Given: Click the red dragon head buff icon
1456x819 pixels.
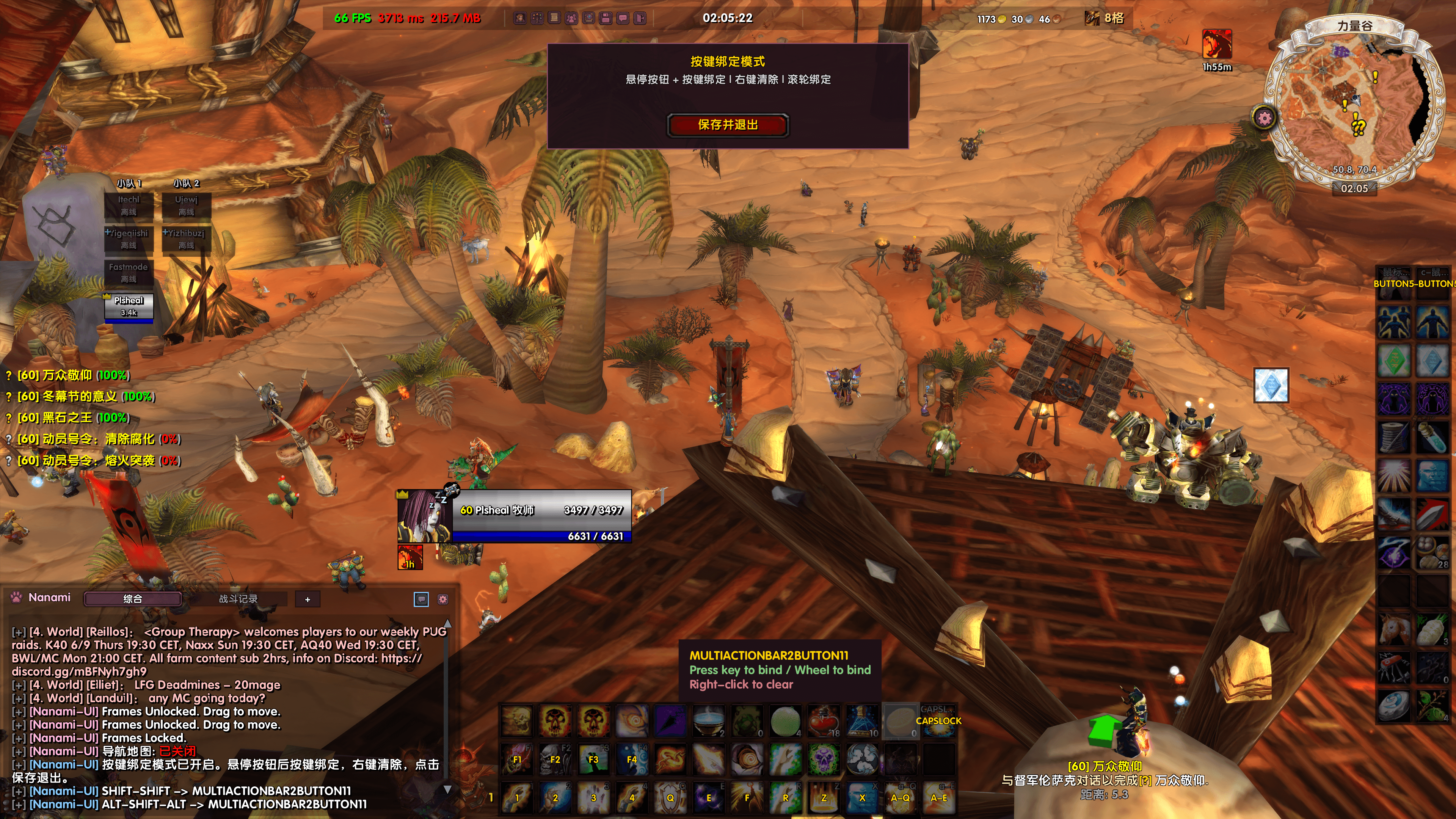Looking at the screenshot, I should [x=1217, y=45].
